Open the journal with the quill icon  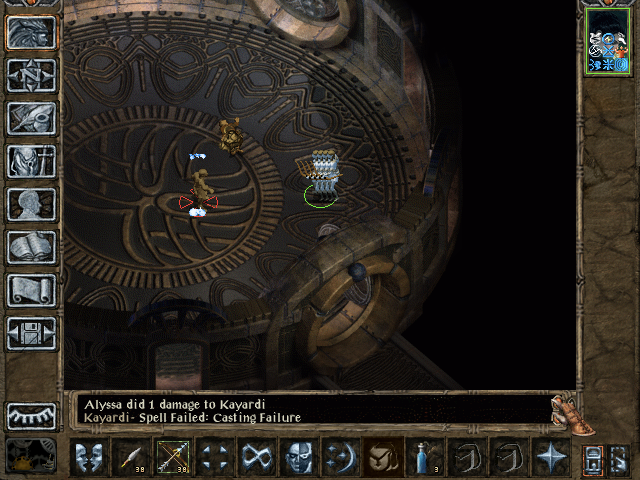(32, 118)
